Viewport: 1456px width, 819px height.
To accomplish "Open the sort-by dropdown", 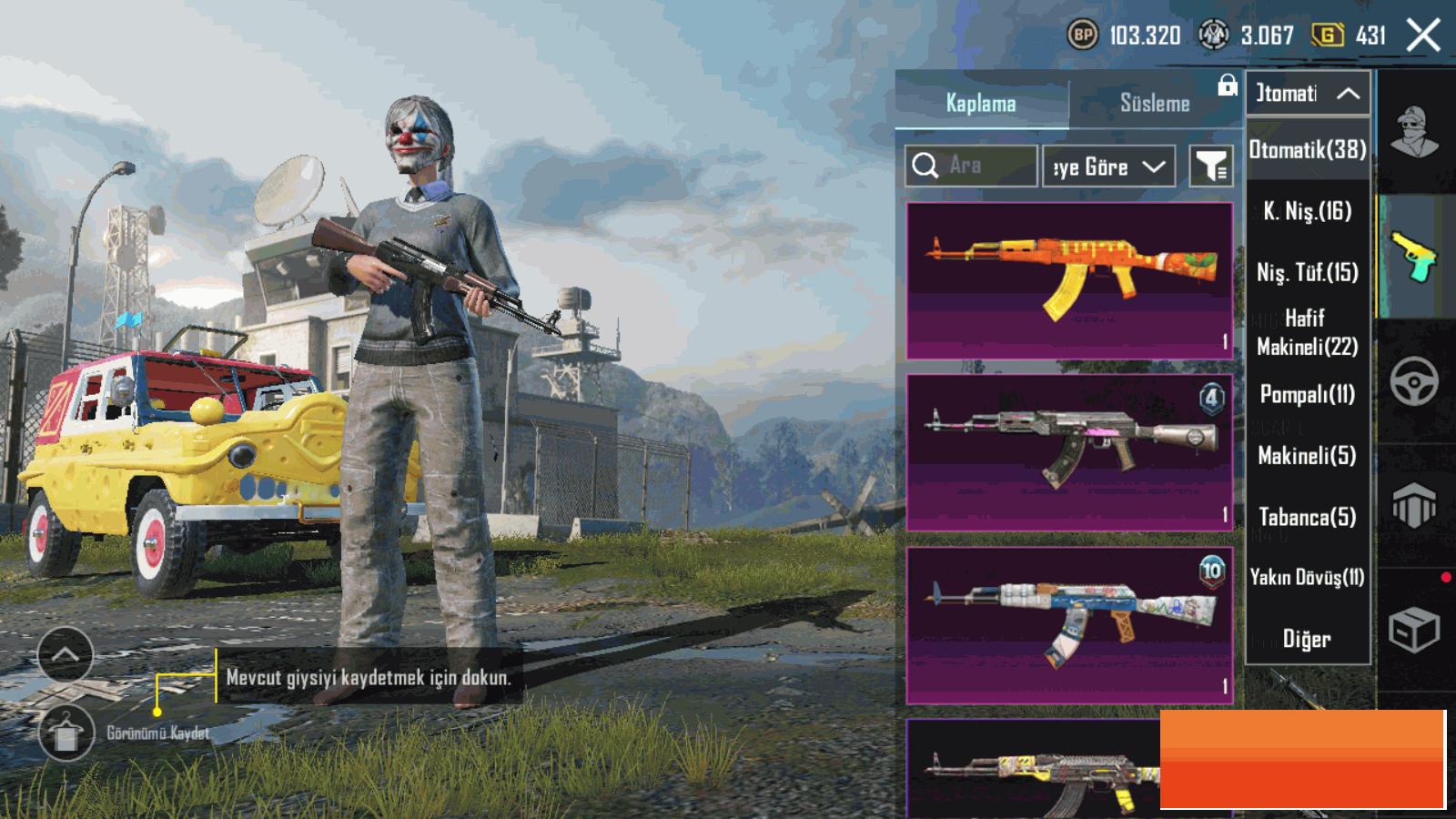I will tap(1108, 167).
